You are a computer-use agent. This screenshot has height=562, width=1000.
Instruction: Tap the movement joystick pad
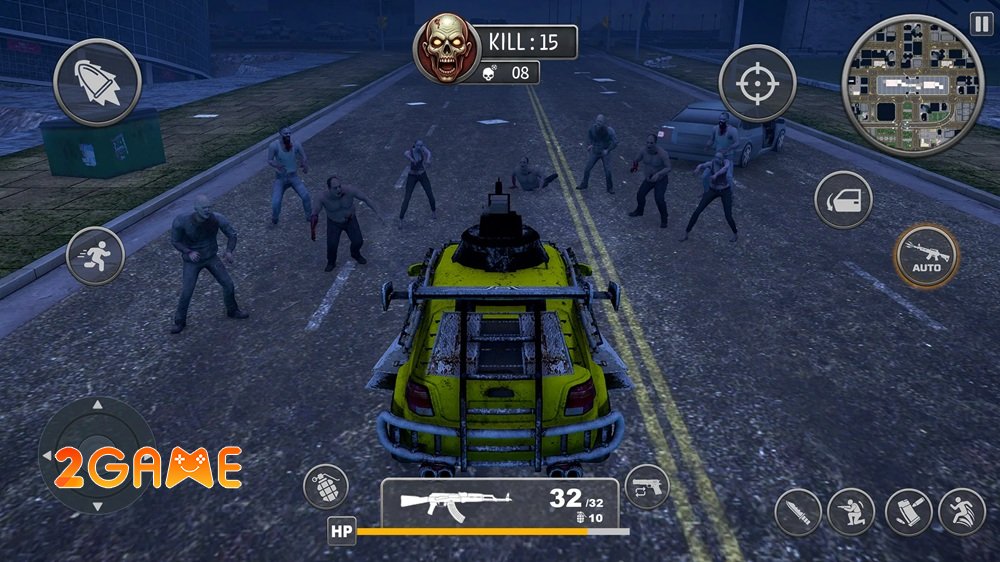click(97, 457)
